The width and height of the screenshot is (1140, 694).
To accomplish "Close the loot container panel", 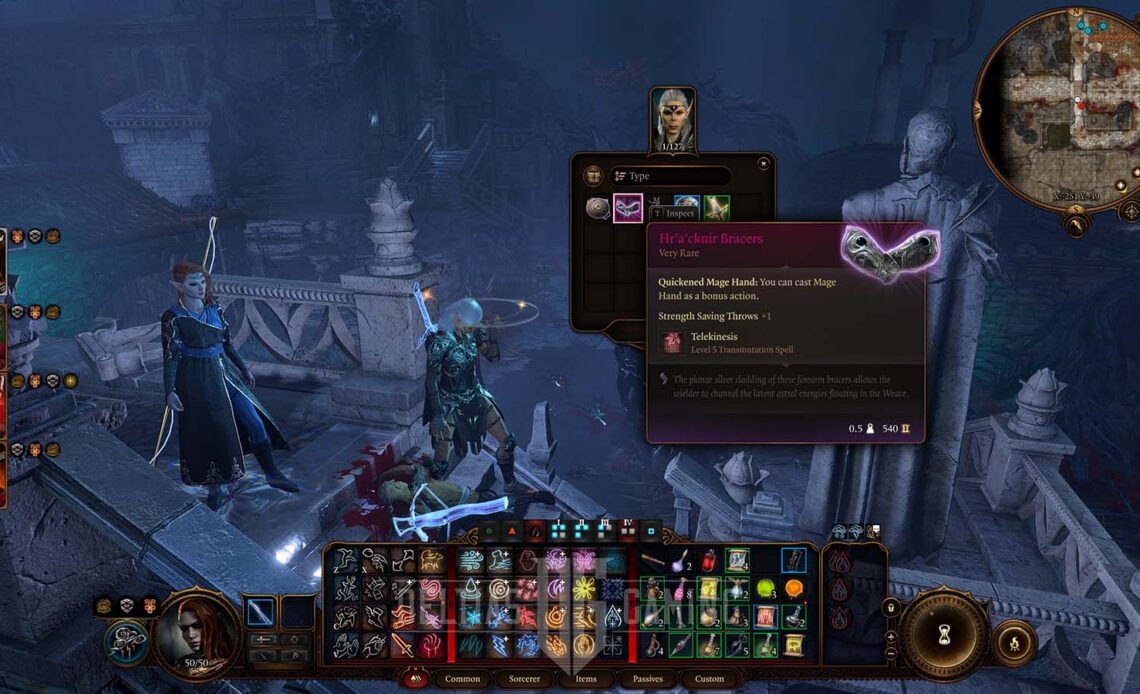I will tap(763, 163).
